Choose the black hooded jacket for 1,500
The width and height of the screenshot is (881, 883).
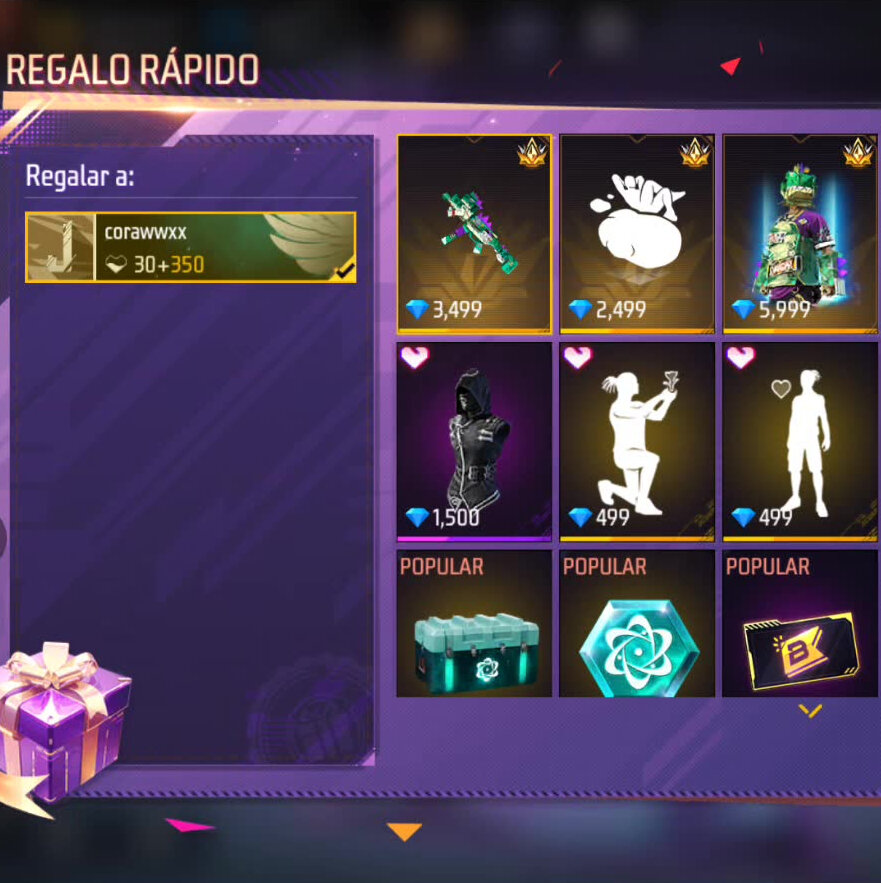click(x=474, y=441)
